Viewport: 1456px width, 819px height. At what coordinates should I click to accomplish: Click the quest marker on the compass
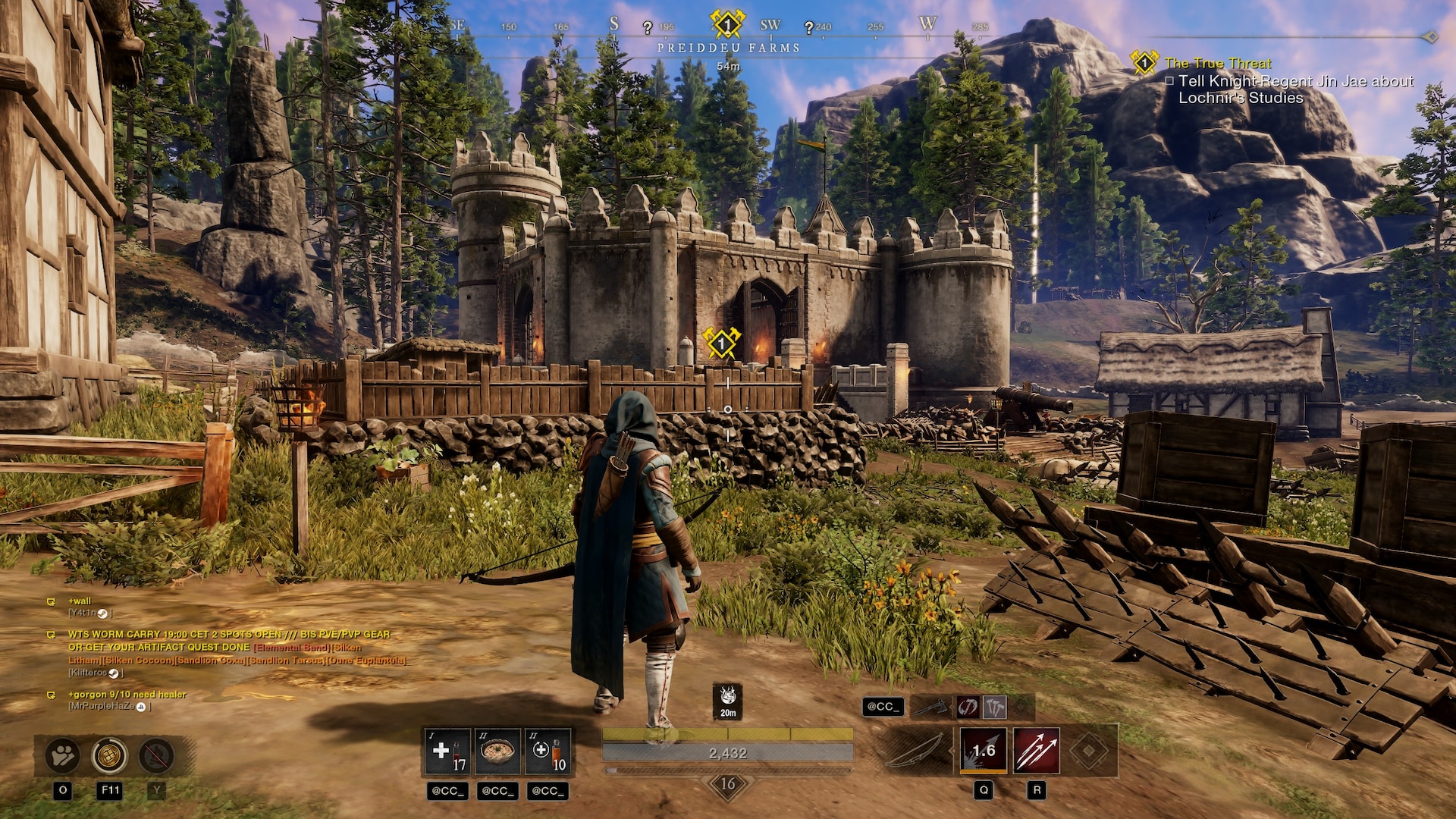[727, 24]
